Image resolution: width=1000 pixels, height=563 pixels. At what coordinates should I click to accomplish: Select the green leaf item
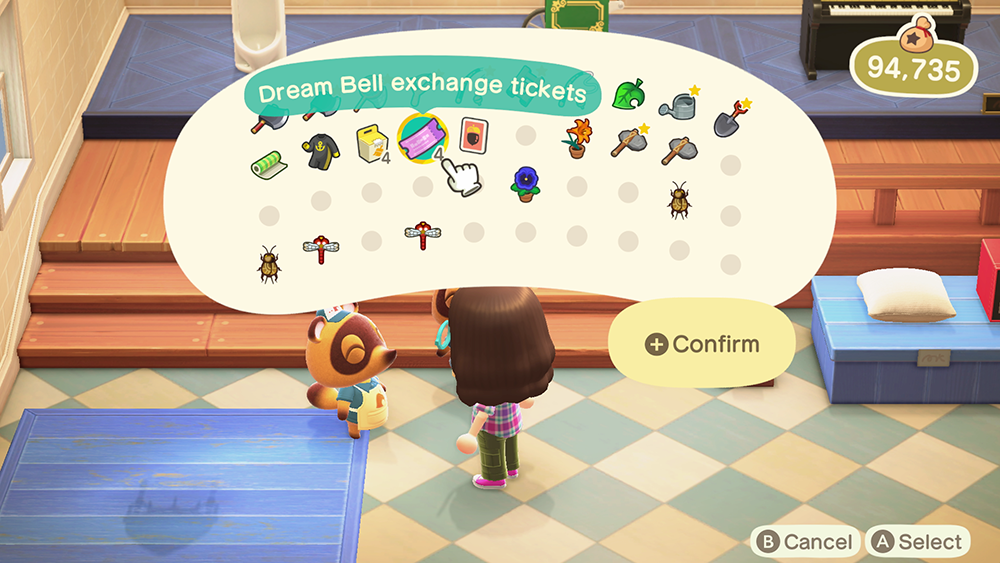coord(626,95)
